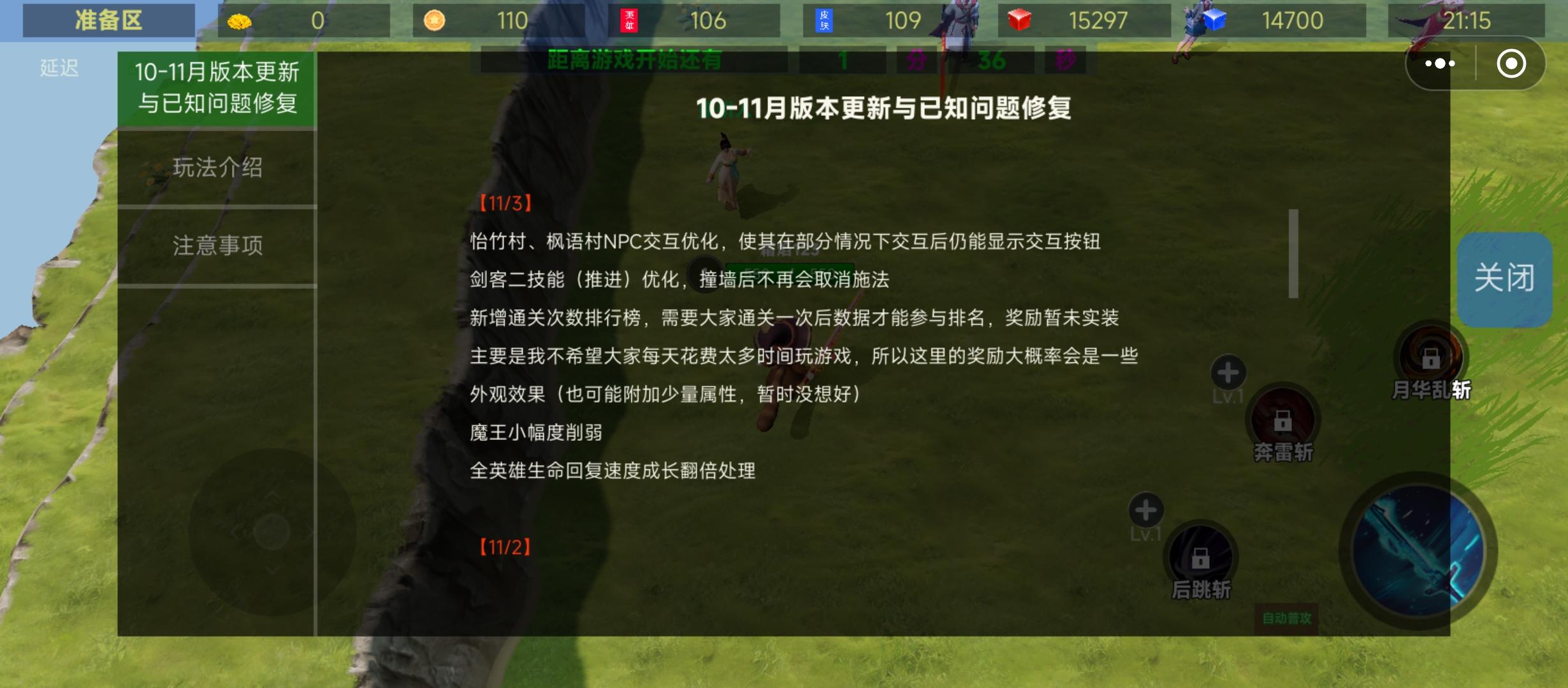This screenshot has width=1568, height=688.
Task: Switch to the 玩法介绍 tab
Action: [x=217, y=169]
